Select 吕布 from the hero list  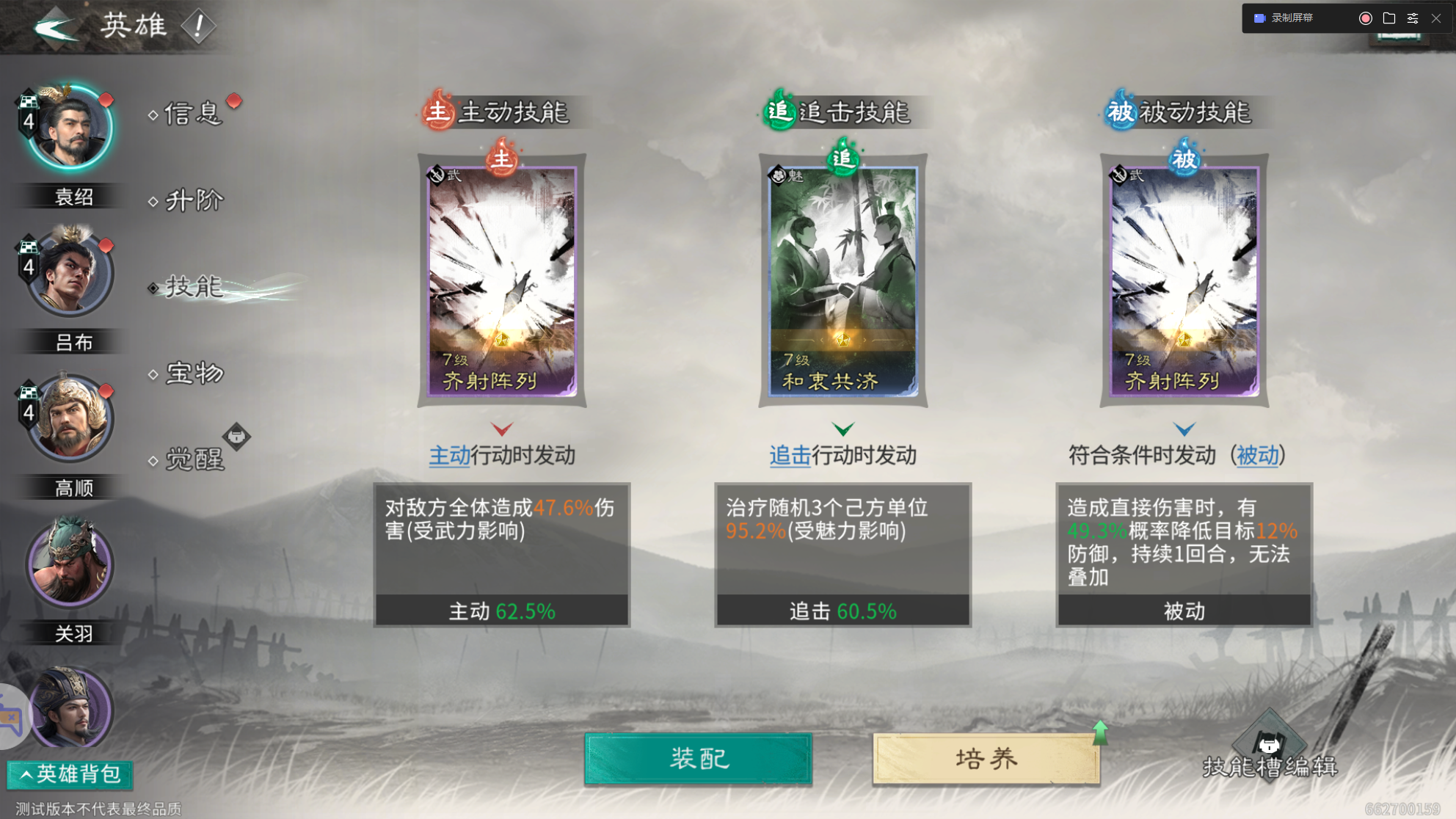[x=68, y=272]
